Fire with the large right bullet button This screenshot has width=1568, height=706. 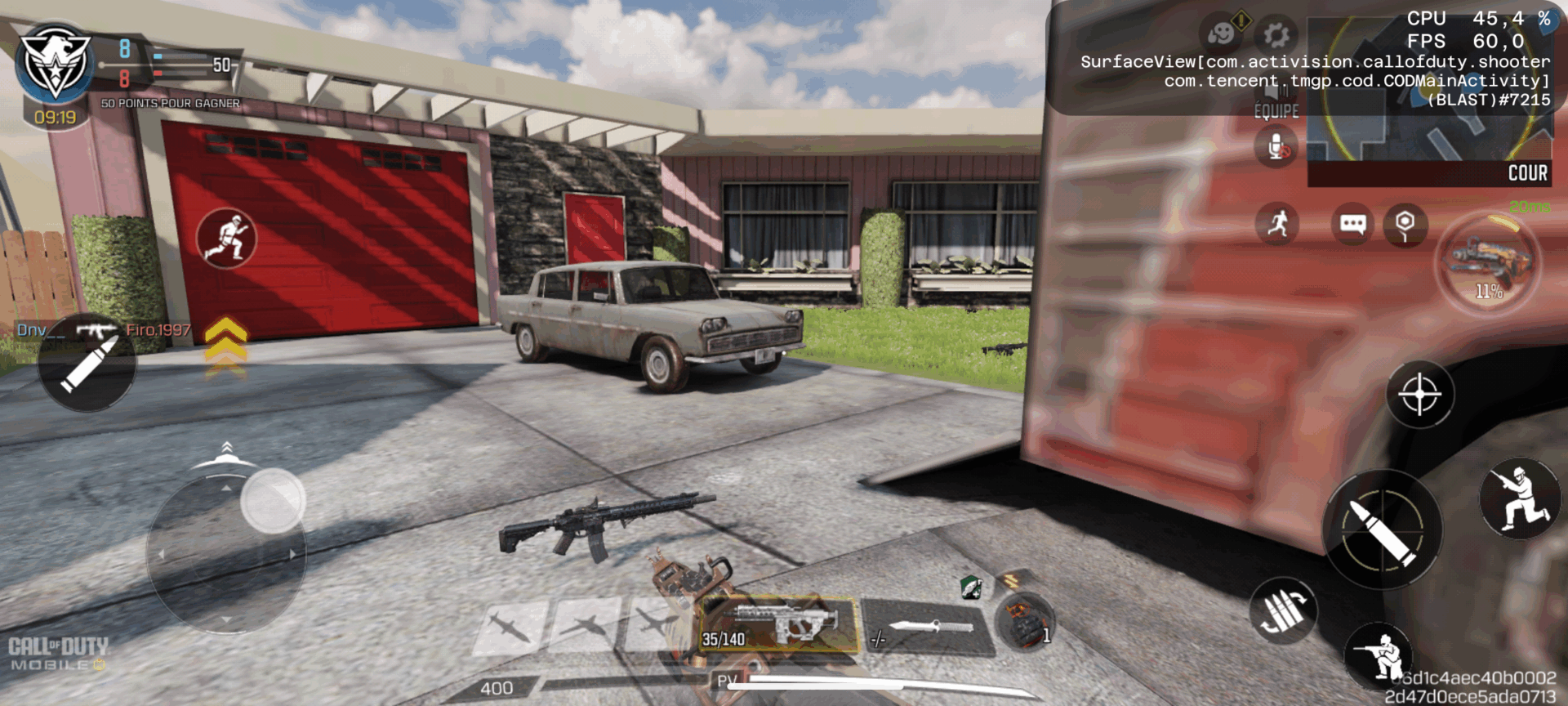(x=1382, y=531)
